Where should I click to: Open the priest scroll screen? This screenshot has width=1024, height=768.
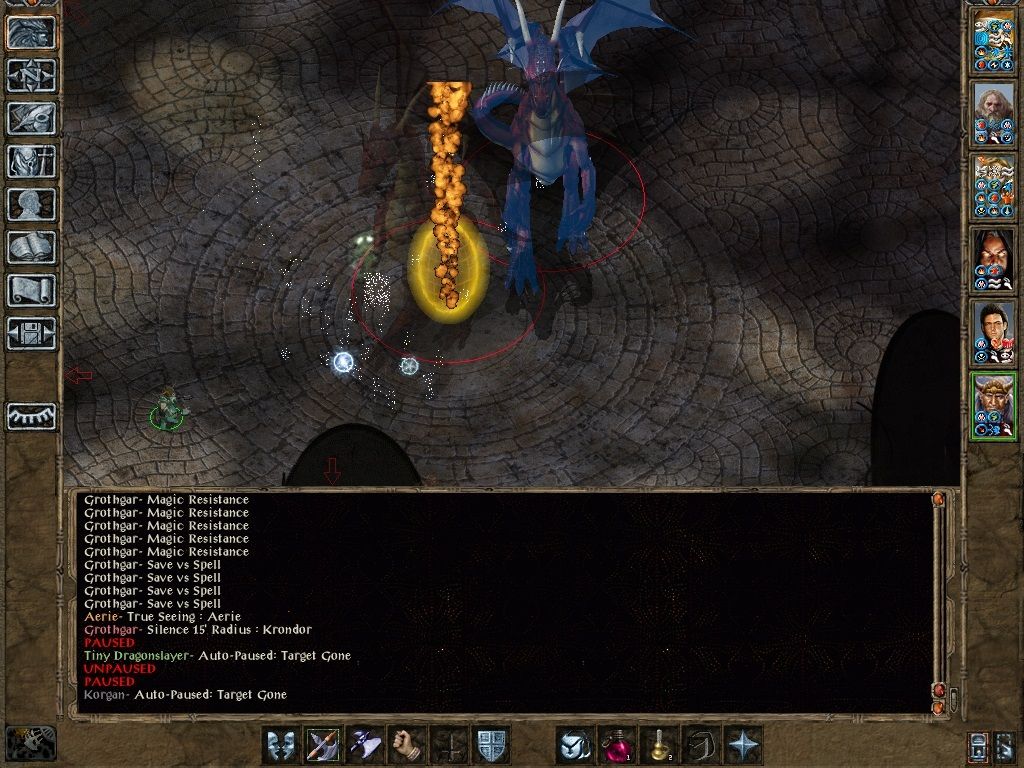[x=31, y=290]
